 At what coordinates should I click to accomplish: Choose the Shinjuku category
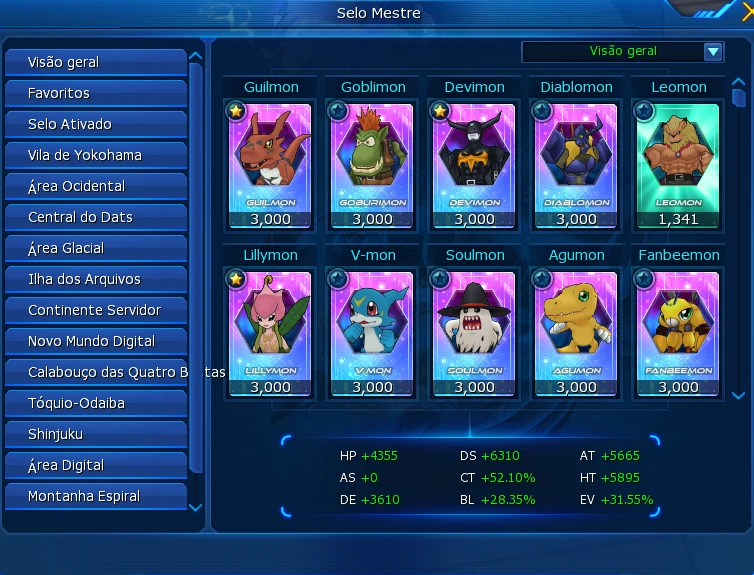click(x=95, y=434)
